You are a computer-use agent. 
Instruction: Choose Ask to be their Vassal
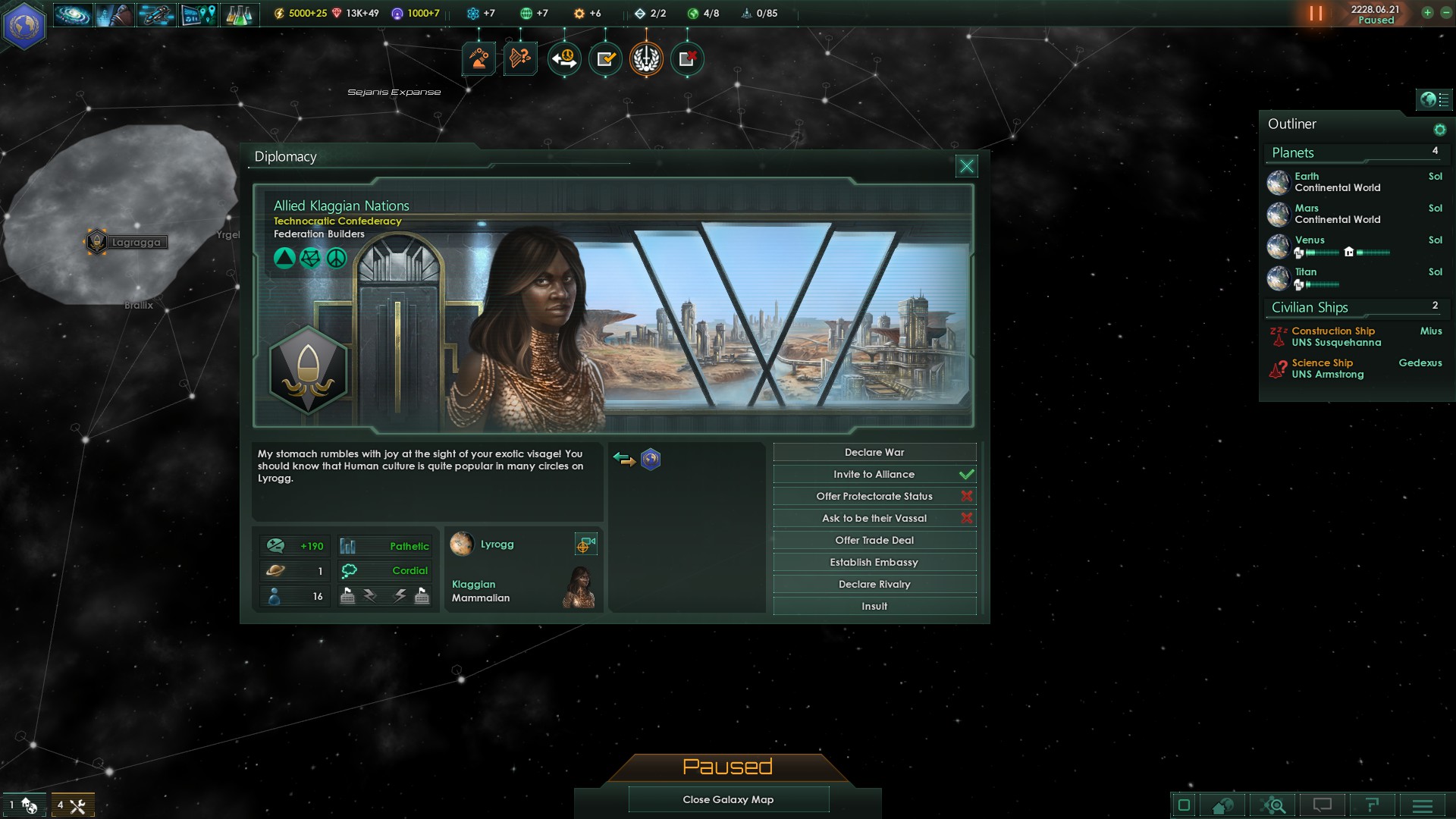pos(874,519)
